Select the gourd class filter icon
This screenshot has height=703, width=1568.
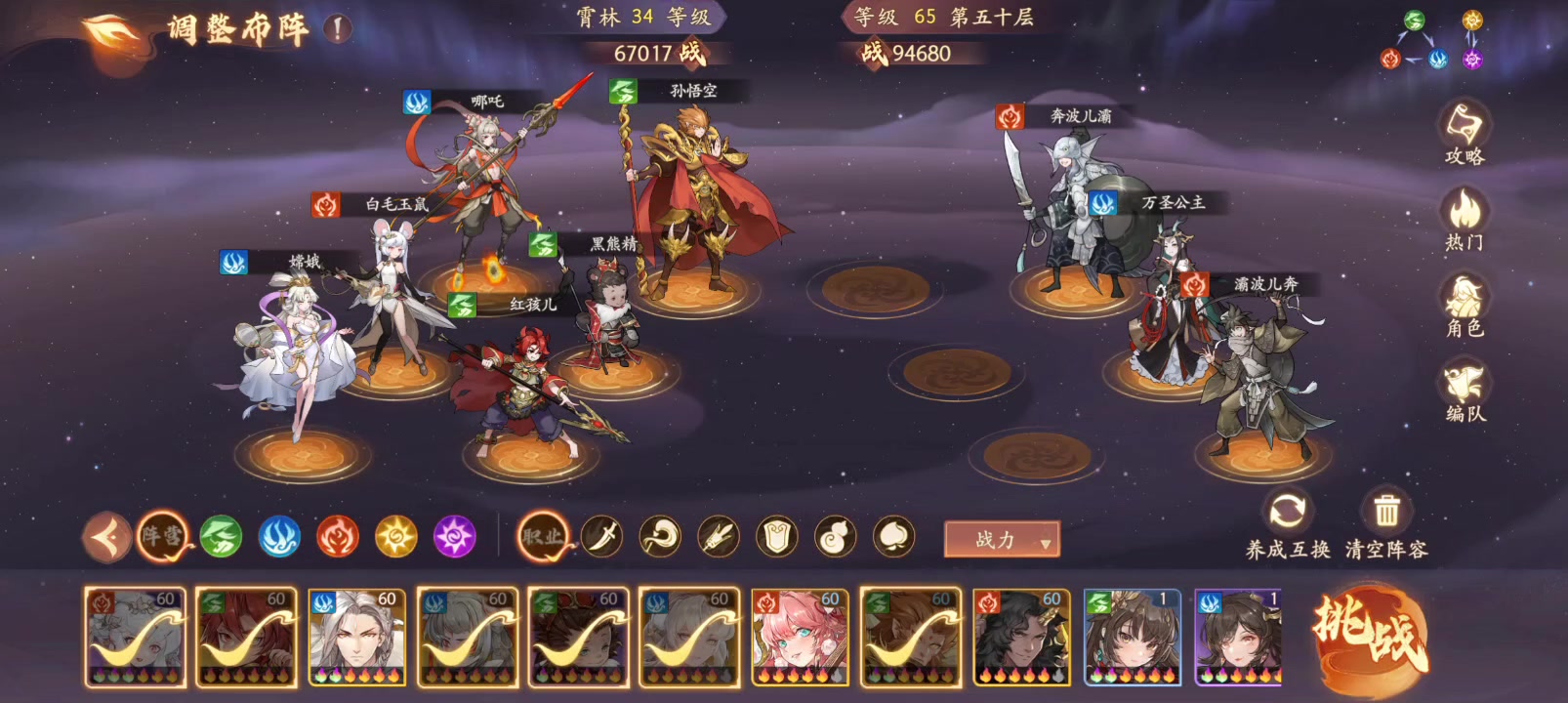[x=834, y=536]
